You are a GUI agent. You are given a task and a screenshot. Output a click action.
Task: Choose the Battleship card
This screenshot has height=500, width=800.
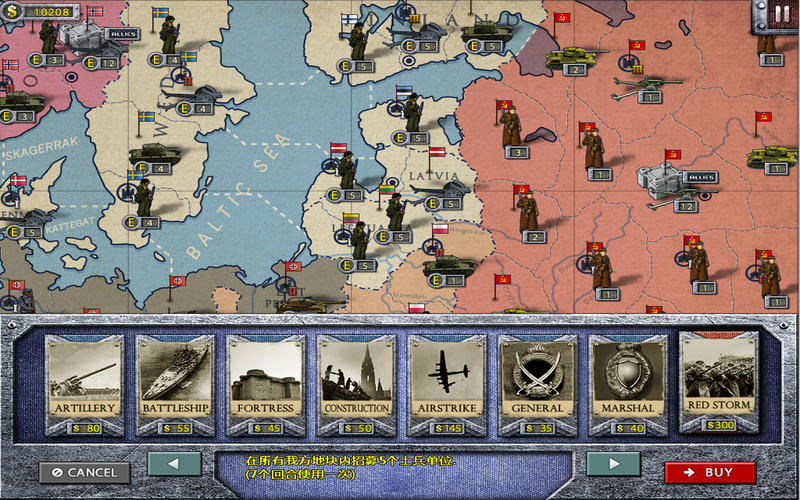pos(174,382)
